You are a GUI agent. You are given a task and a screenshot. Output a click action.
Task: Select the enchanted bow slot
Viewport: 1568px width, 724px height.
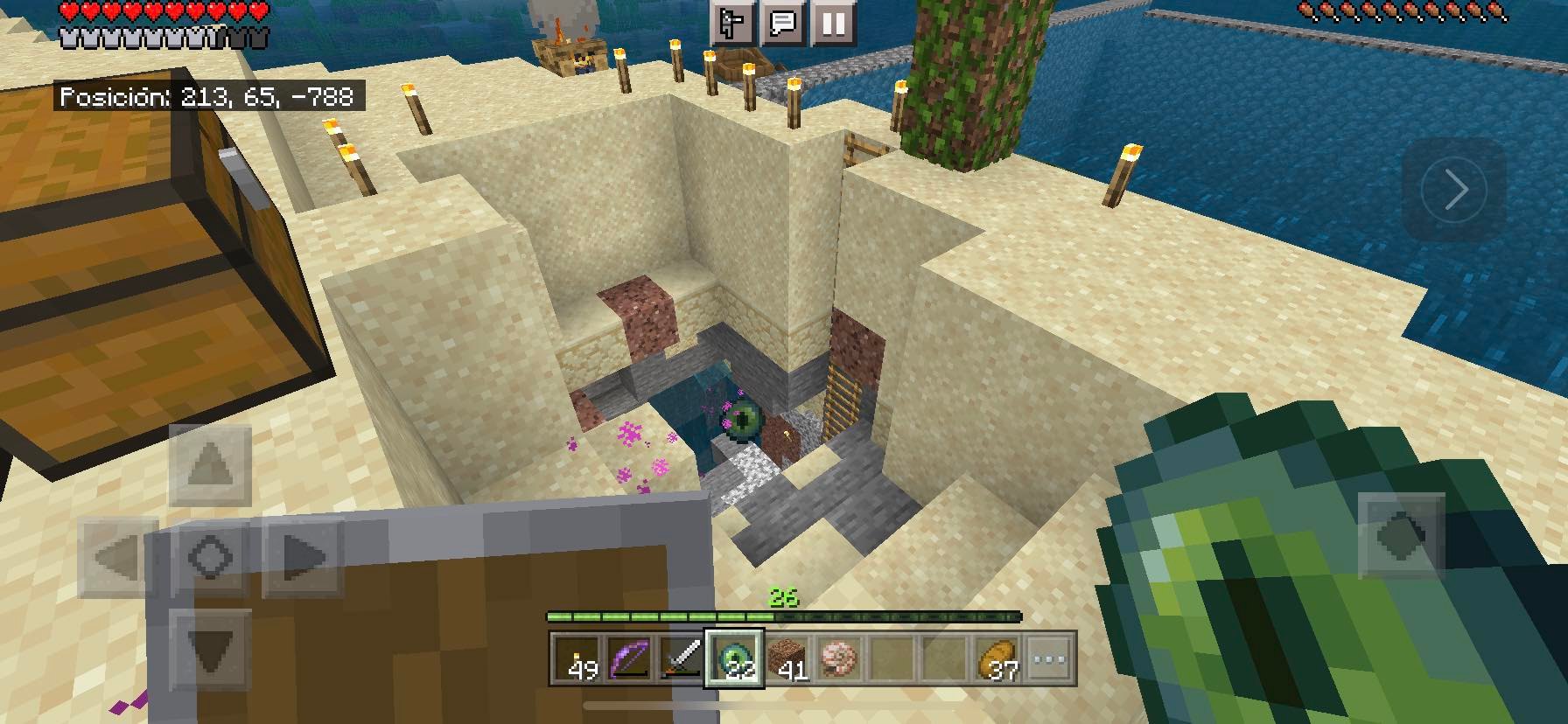(630, 659)
